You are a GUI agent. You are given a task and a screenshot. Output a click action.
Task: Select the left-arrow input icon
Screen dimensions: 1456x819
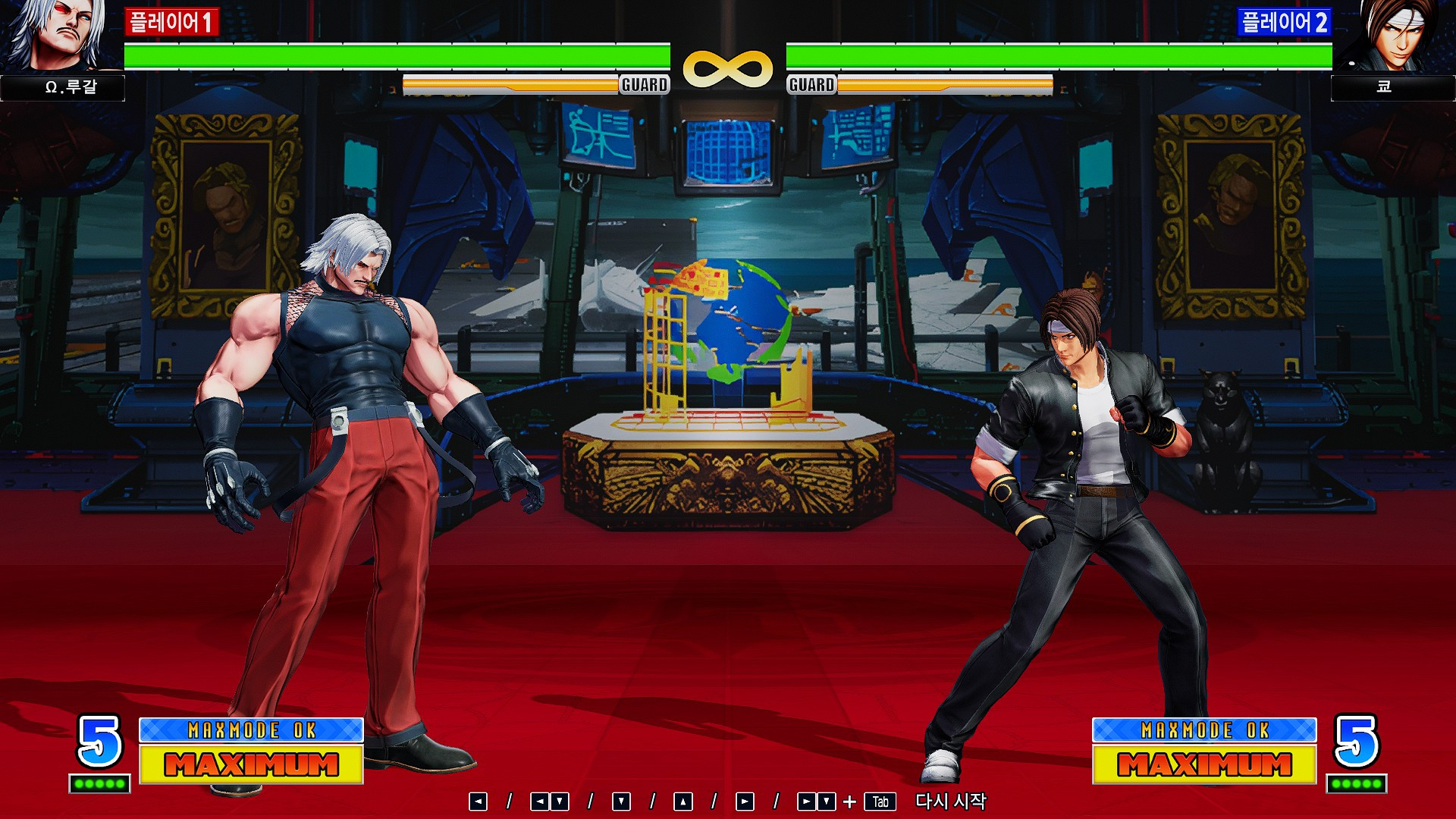479,801
